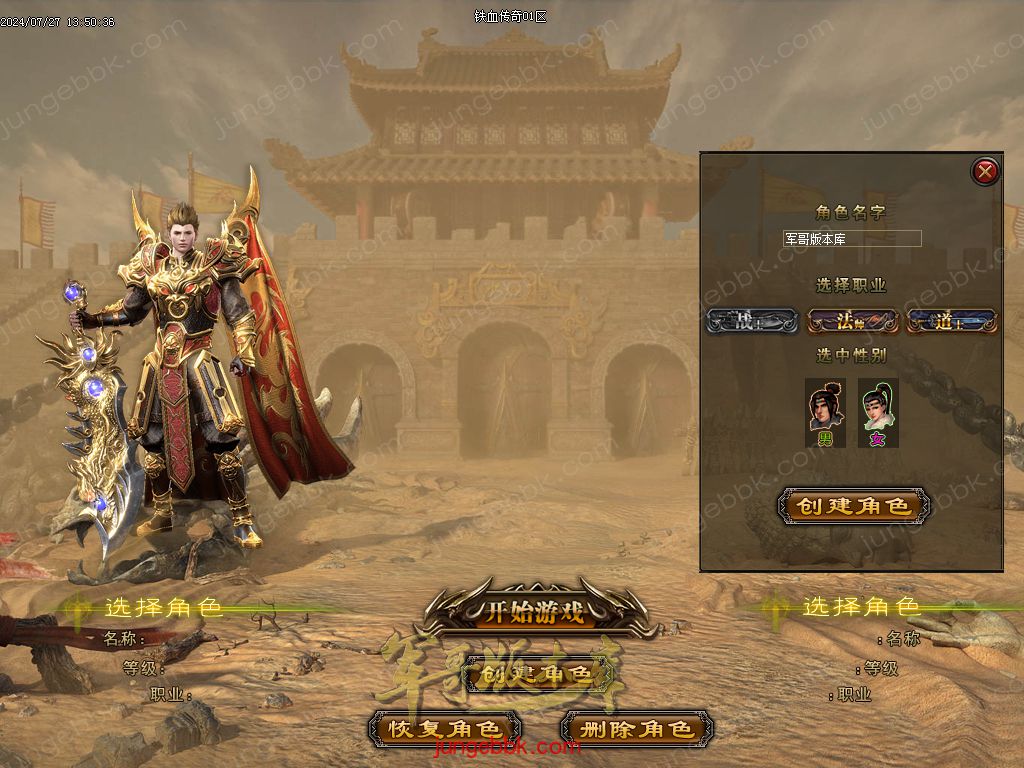Restore a character with 恢复角色

[x=444, y=729]
